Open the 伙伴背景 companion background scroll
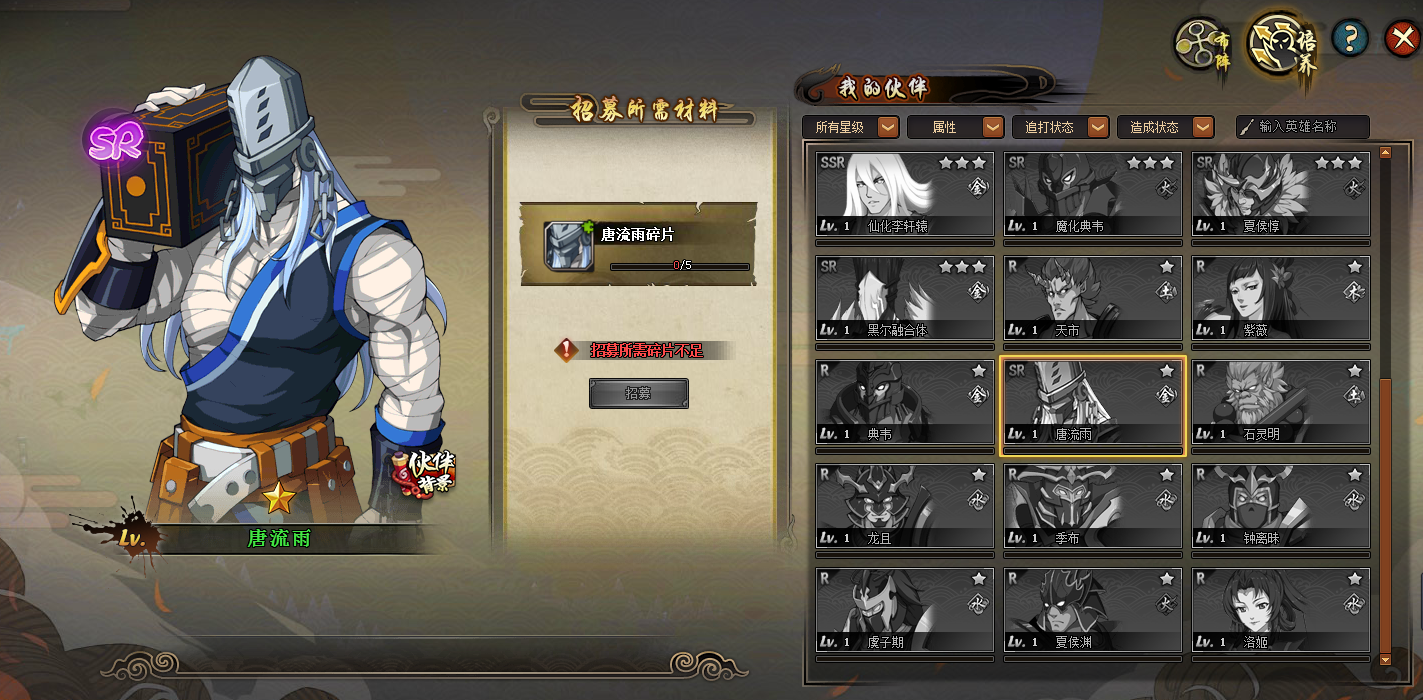 425,472
